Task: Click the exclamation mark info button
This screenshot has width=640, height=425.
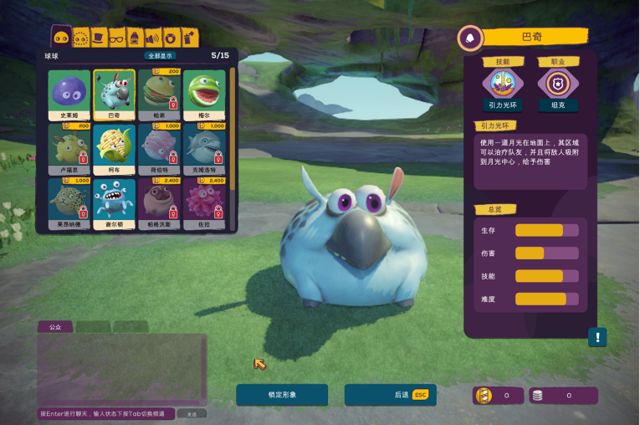Action: click(x=598, y=337)
